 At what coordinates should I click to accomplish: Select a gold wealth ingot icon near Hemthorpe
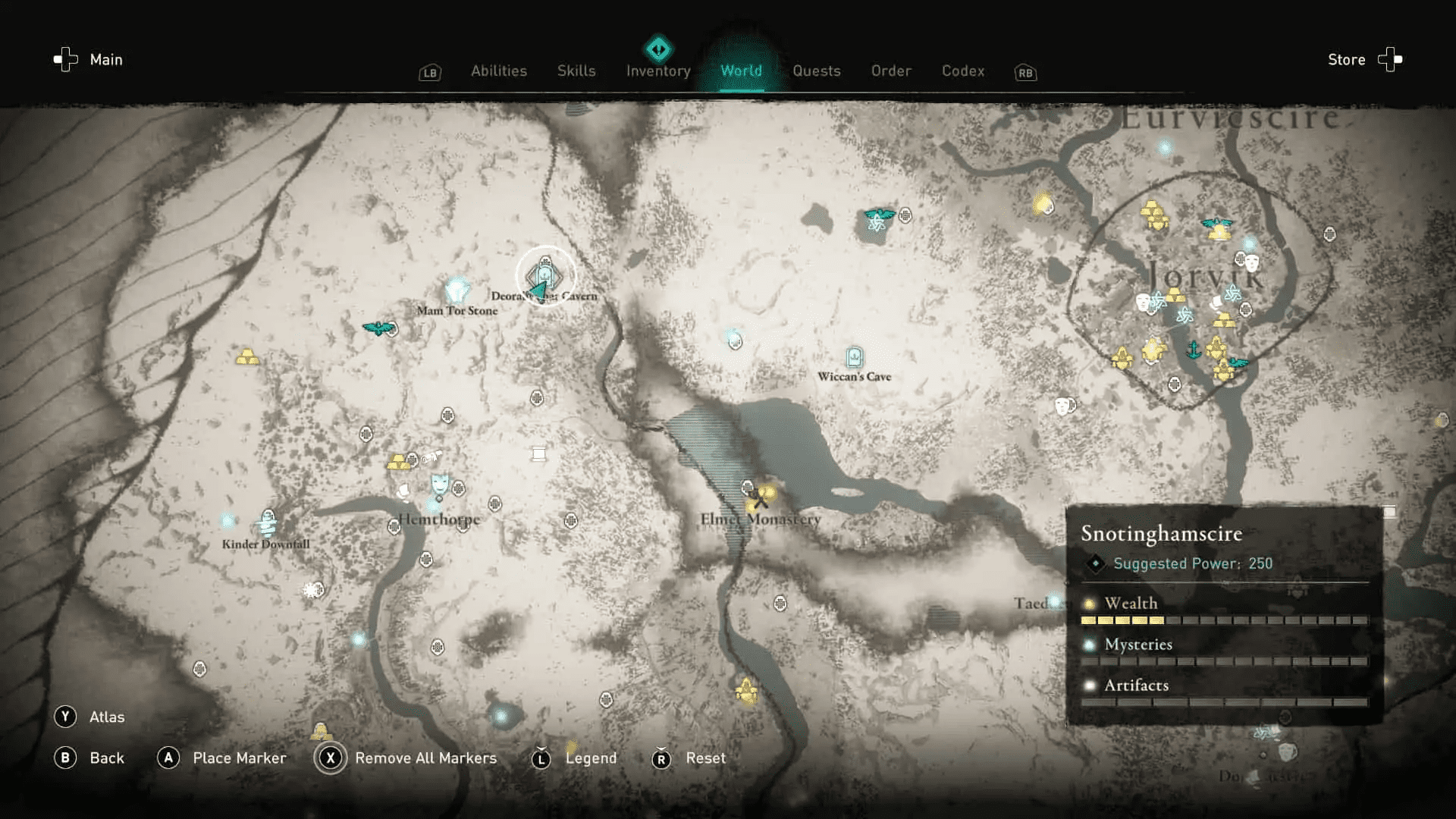[397, 463]
